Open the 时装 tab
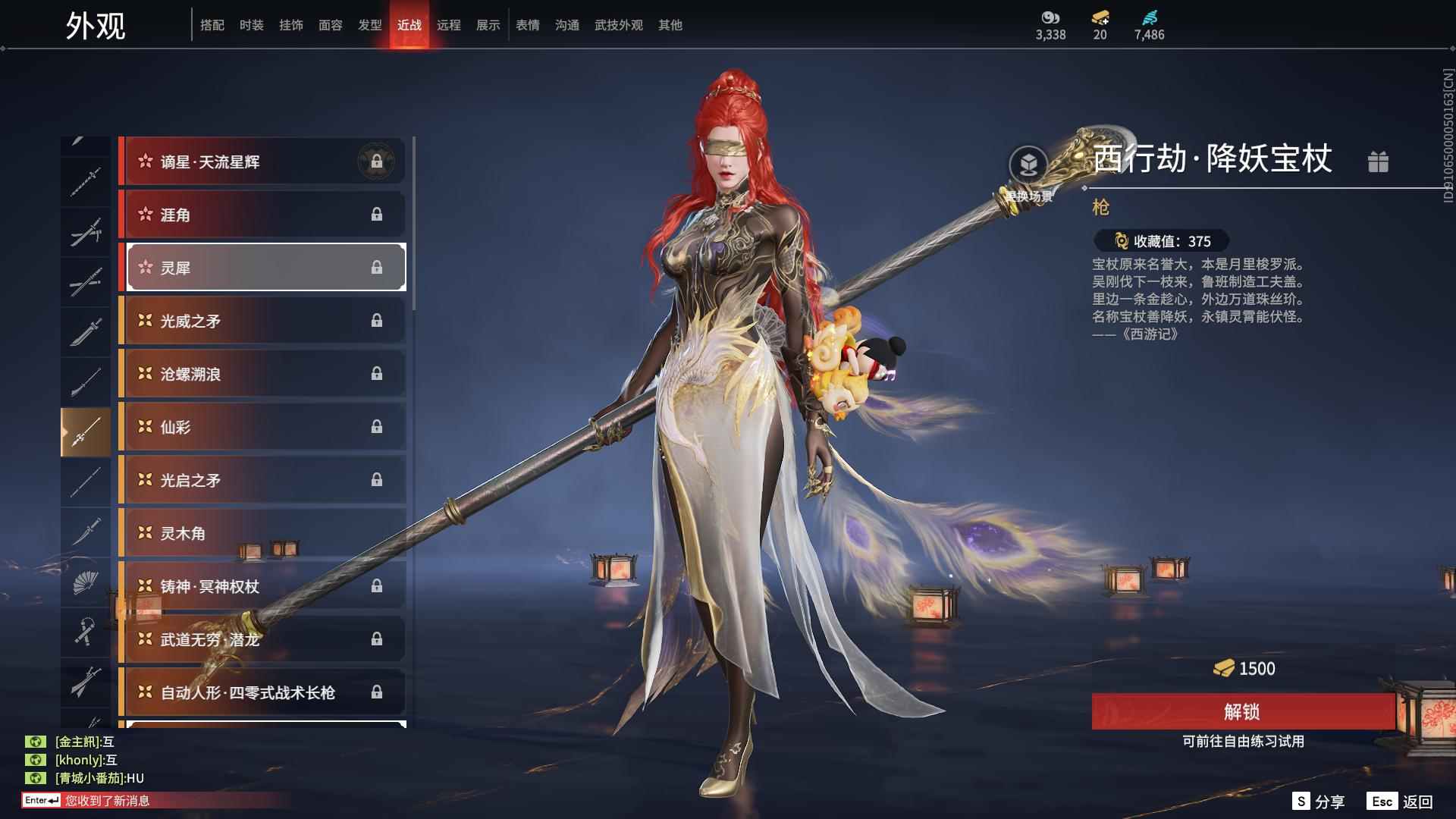Image resolution: width=1456 pixels, height=819 pixels. [251, 25]
